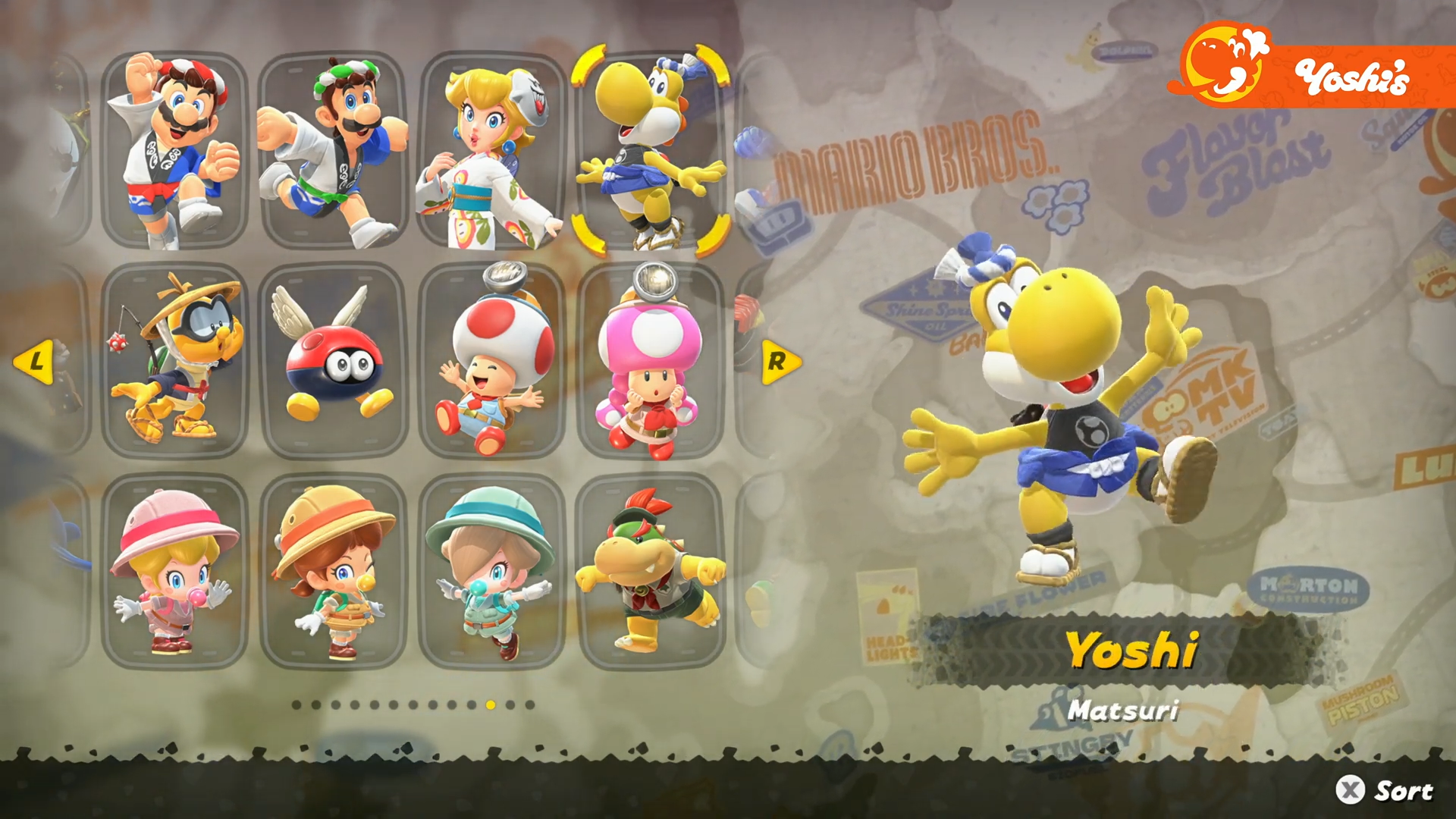Go to the previous character page arrow
Screen dimensions: 1456x819
(x=34, y=362)
